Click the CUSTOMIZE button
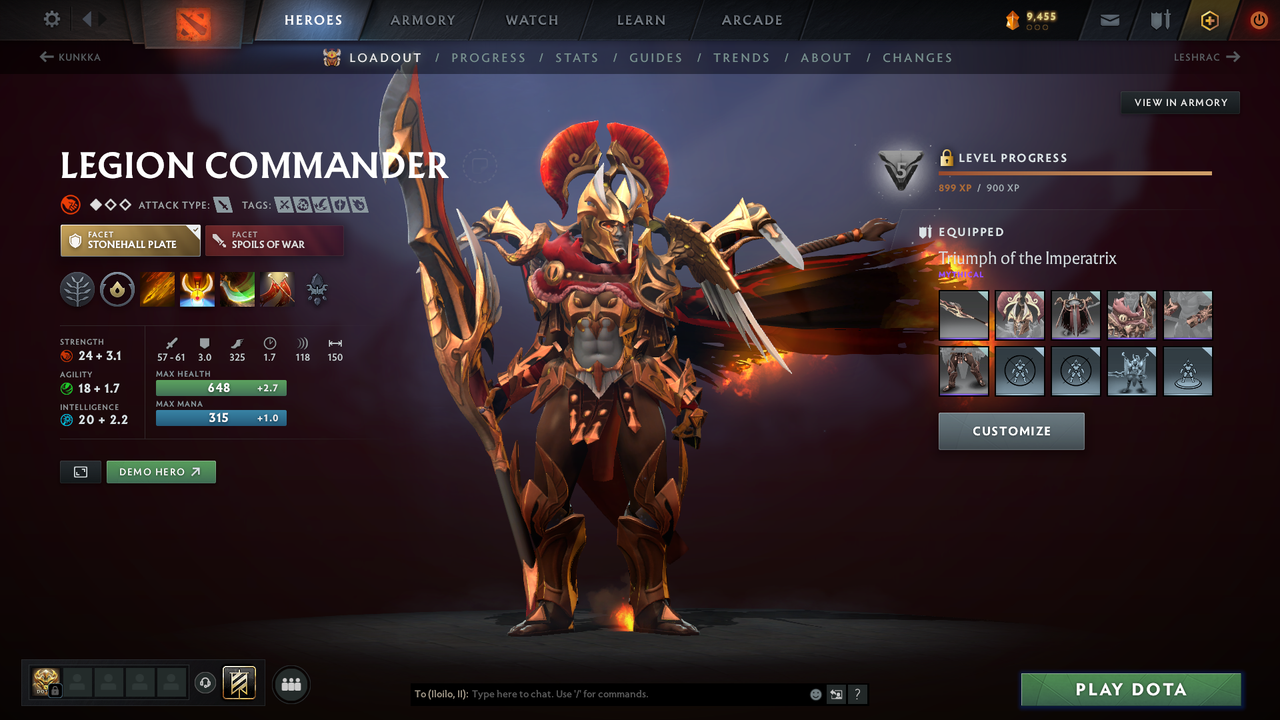 click(x=1011, y=431)
